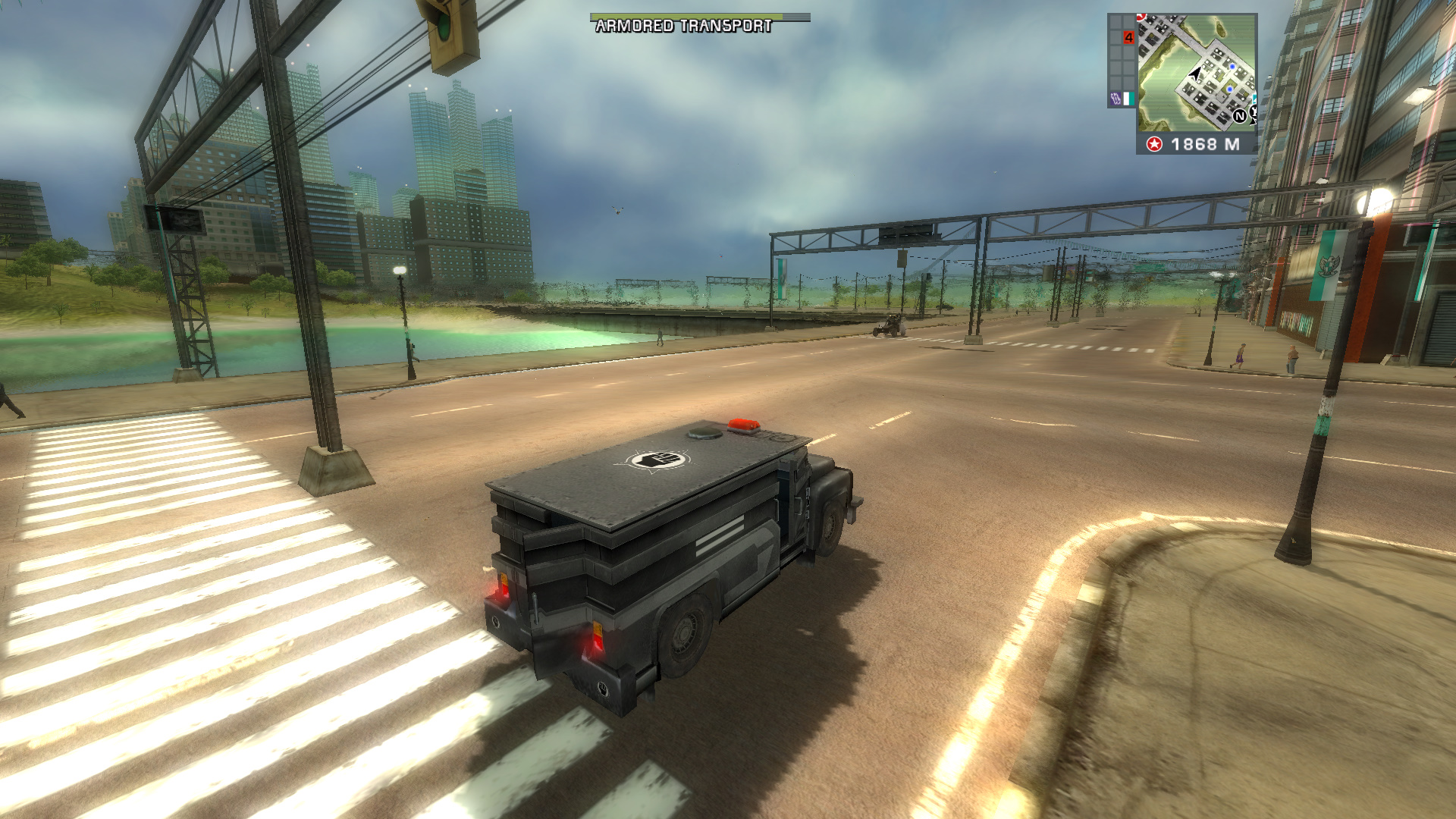Click the teal arrow marker on minimap edge
Screen dimensions: 1456x819
[1254, 97]
